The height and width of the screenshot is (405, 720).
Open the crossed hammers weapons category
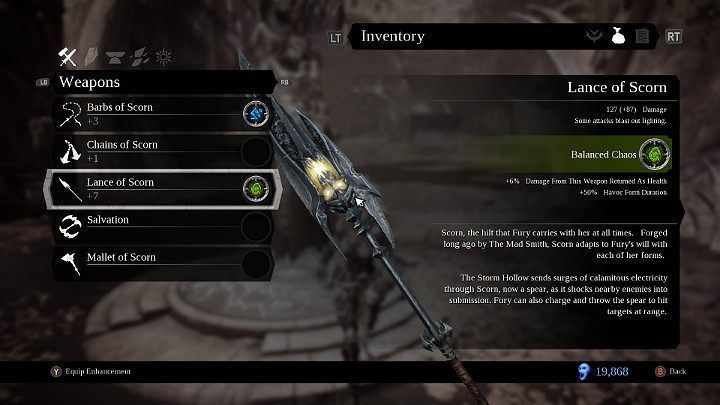(x=70, y=54)
